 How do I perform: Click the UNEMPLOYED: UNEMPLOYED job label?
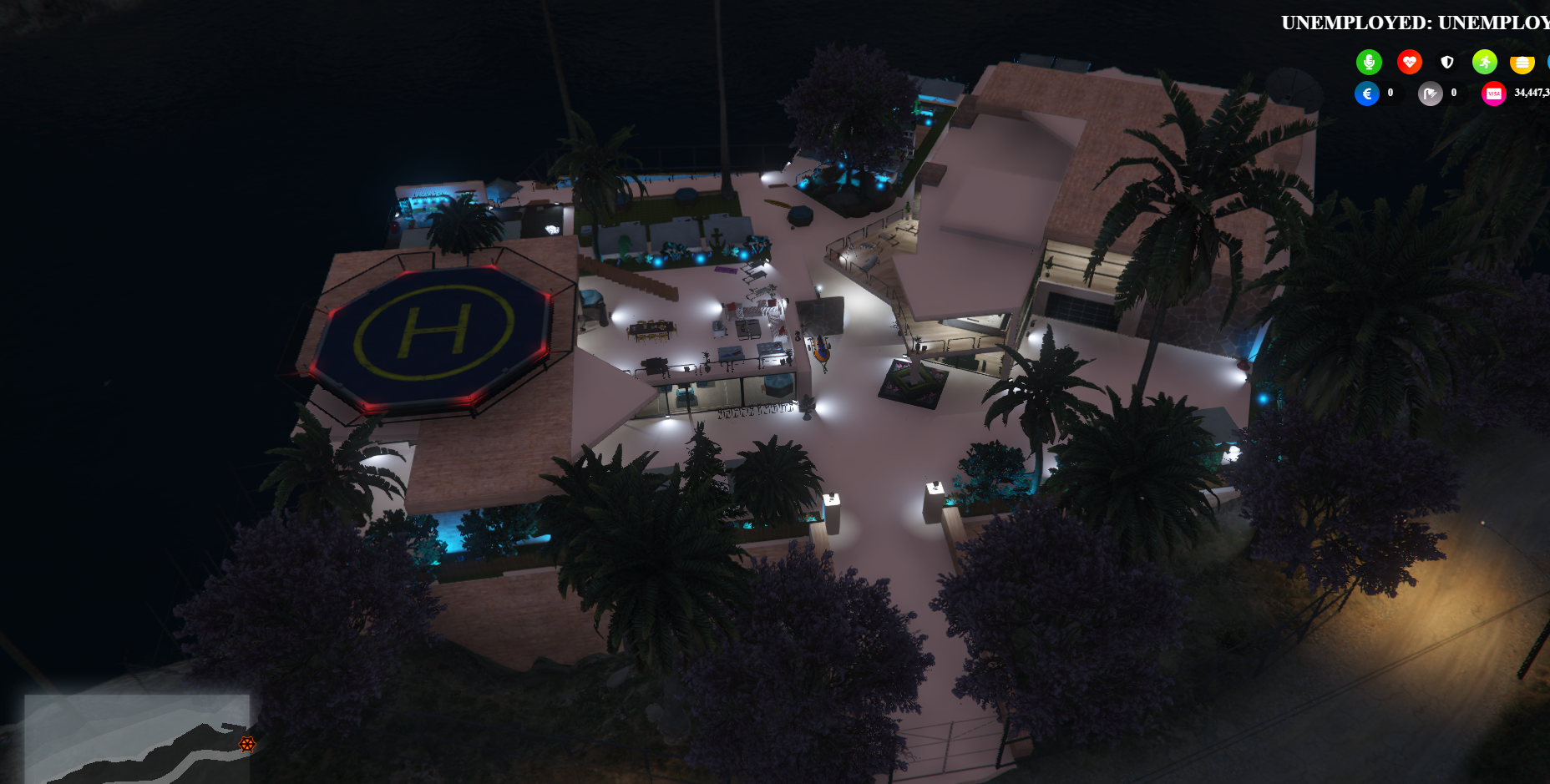[x=1415, y=23]
